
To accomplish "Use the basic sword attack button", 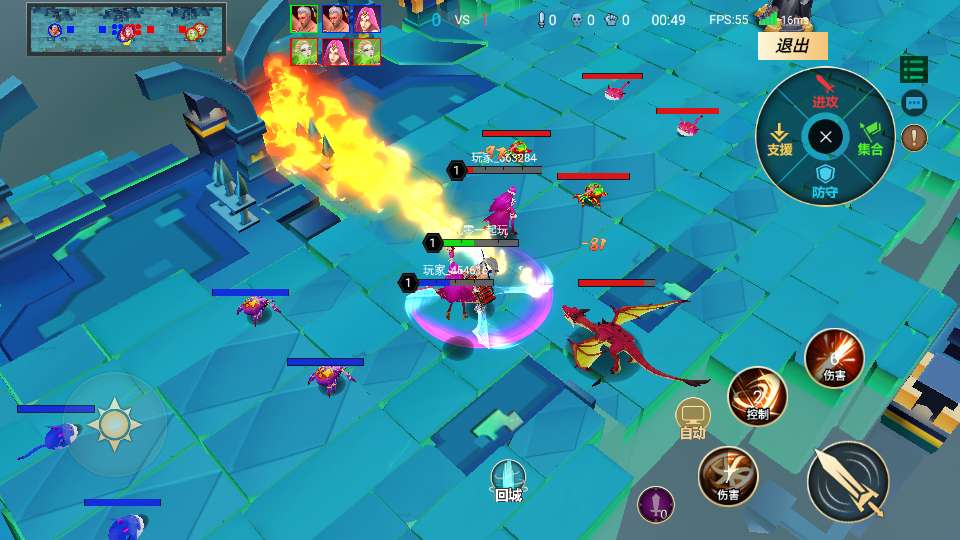I will [848, 481].
